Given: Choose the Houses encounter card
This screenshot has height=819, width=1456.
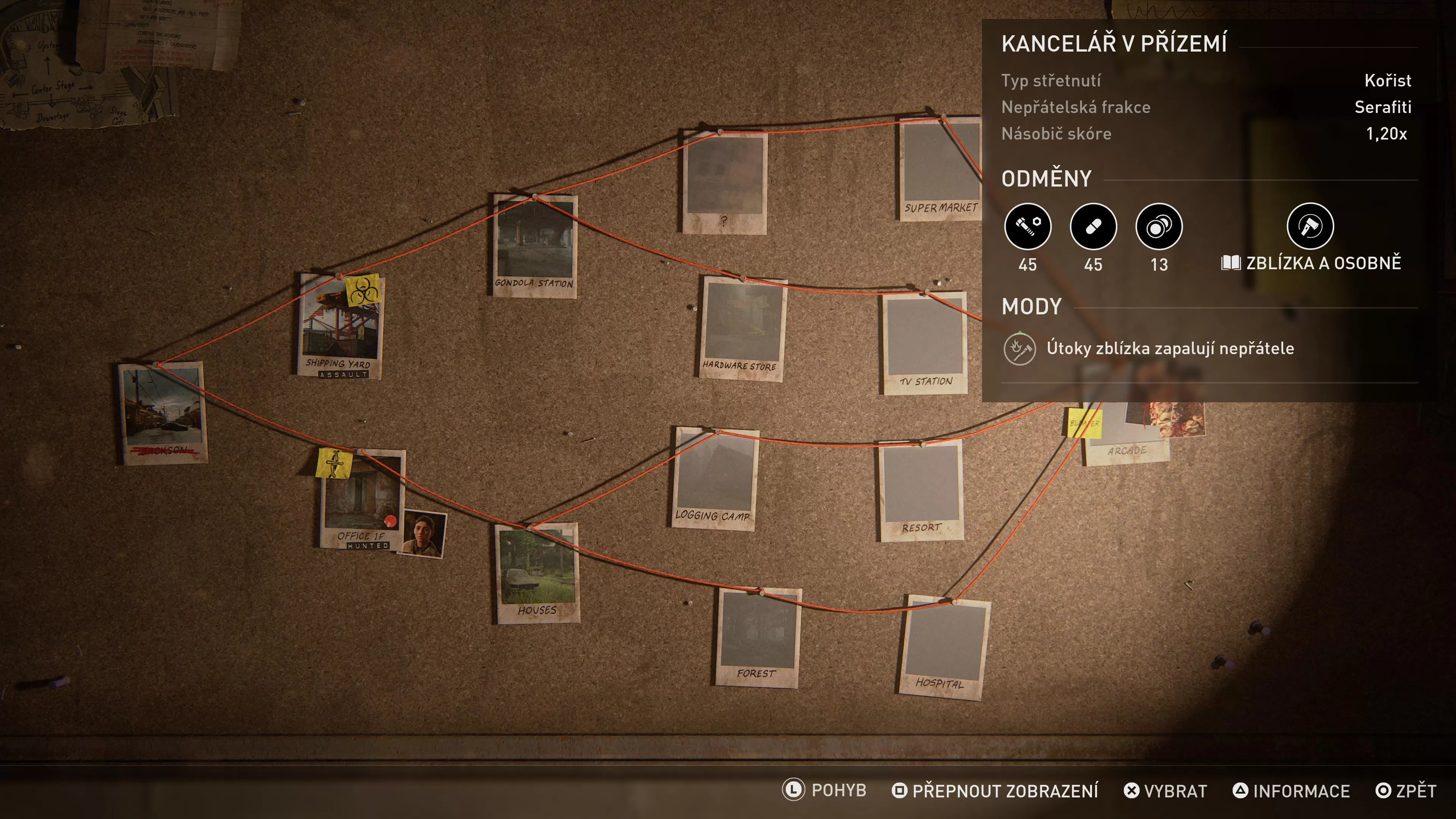Looking at the screenshot, I should 537,573.
